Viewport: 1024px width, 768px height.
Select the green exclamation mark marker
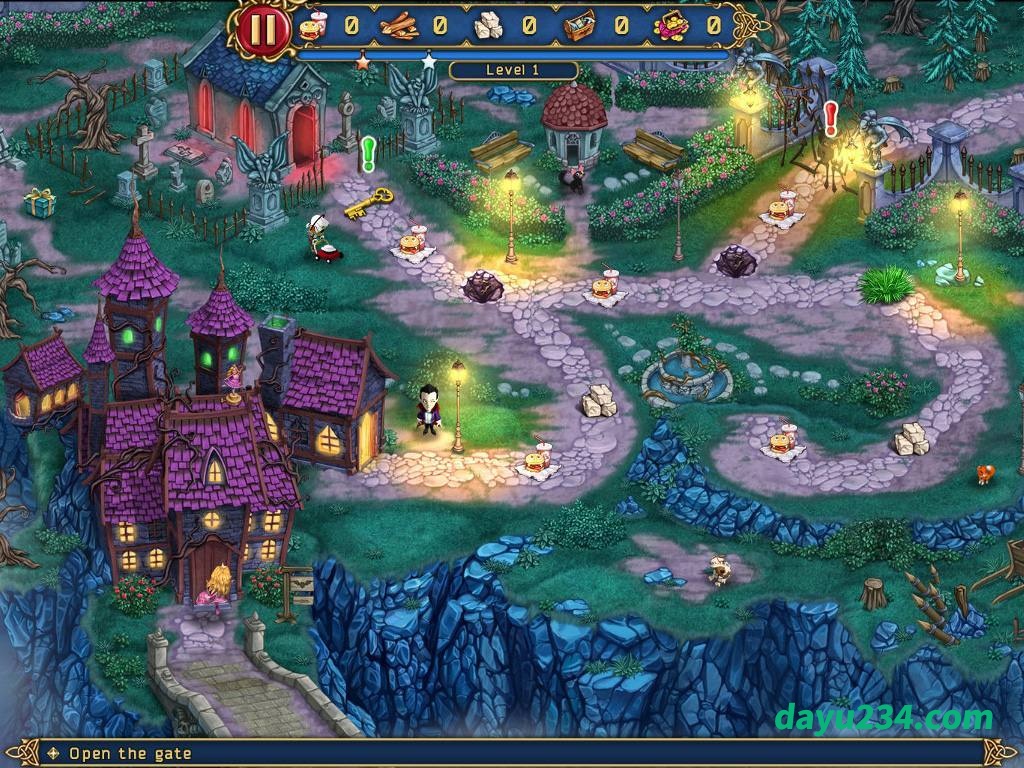coord(368,154)
